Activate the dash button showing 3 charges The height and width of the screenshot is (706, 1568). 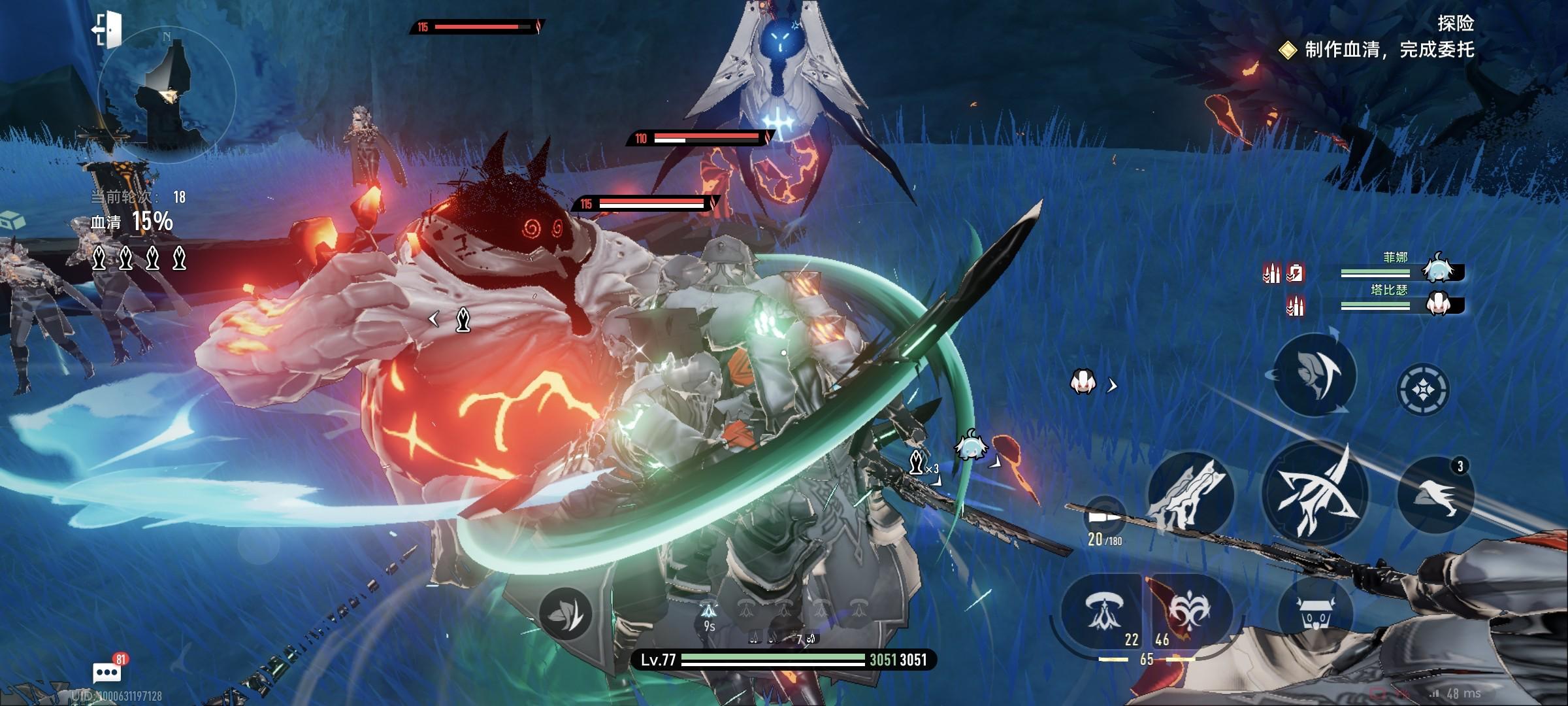(x=1435, y=495)
